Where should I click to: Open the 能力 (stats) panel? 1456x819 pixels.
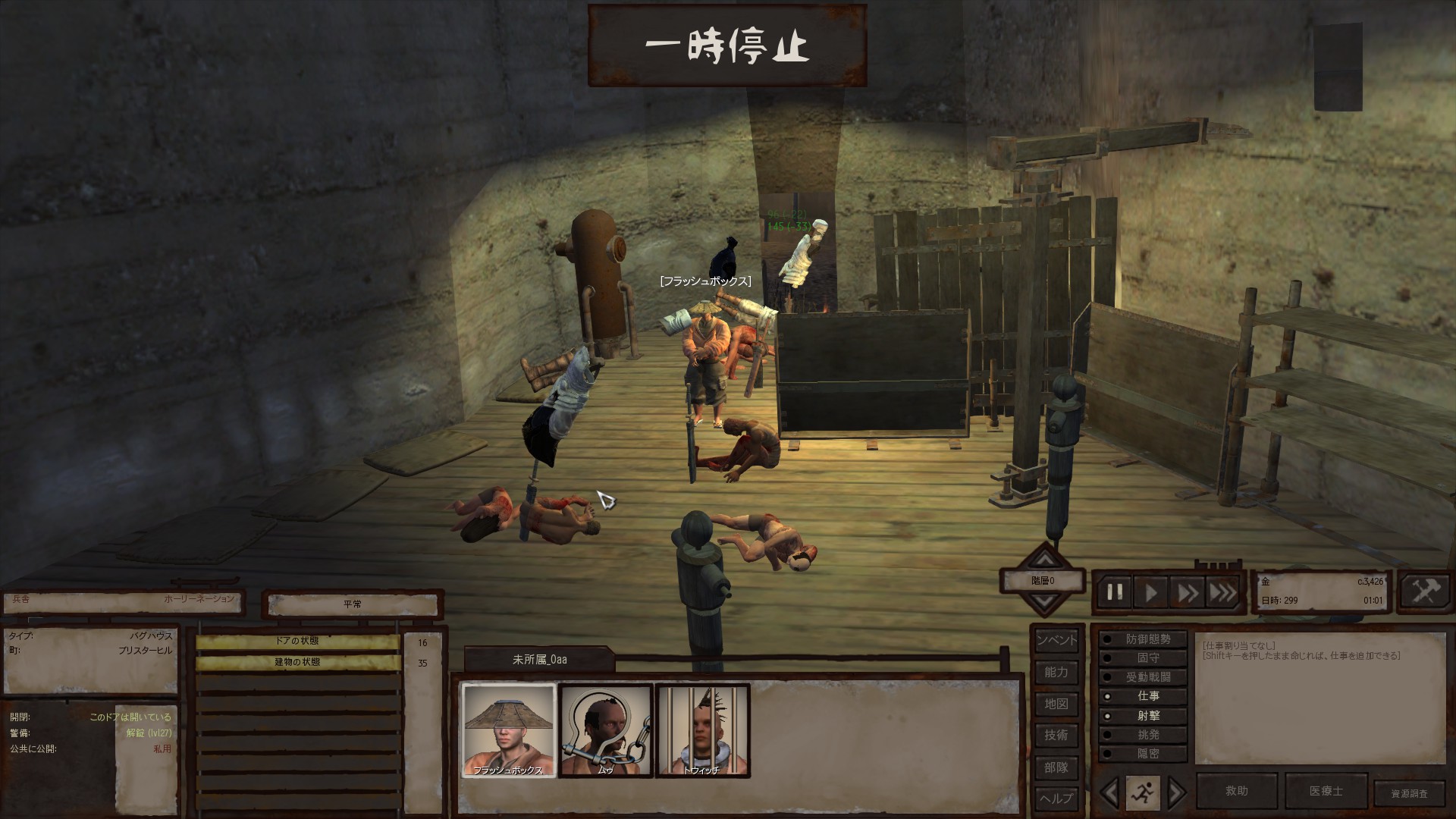click(x=1056, y=672)
